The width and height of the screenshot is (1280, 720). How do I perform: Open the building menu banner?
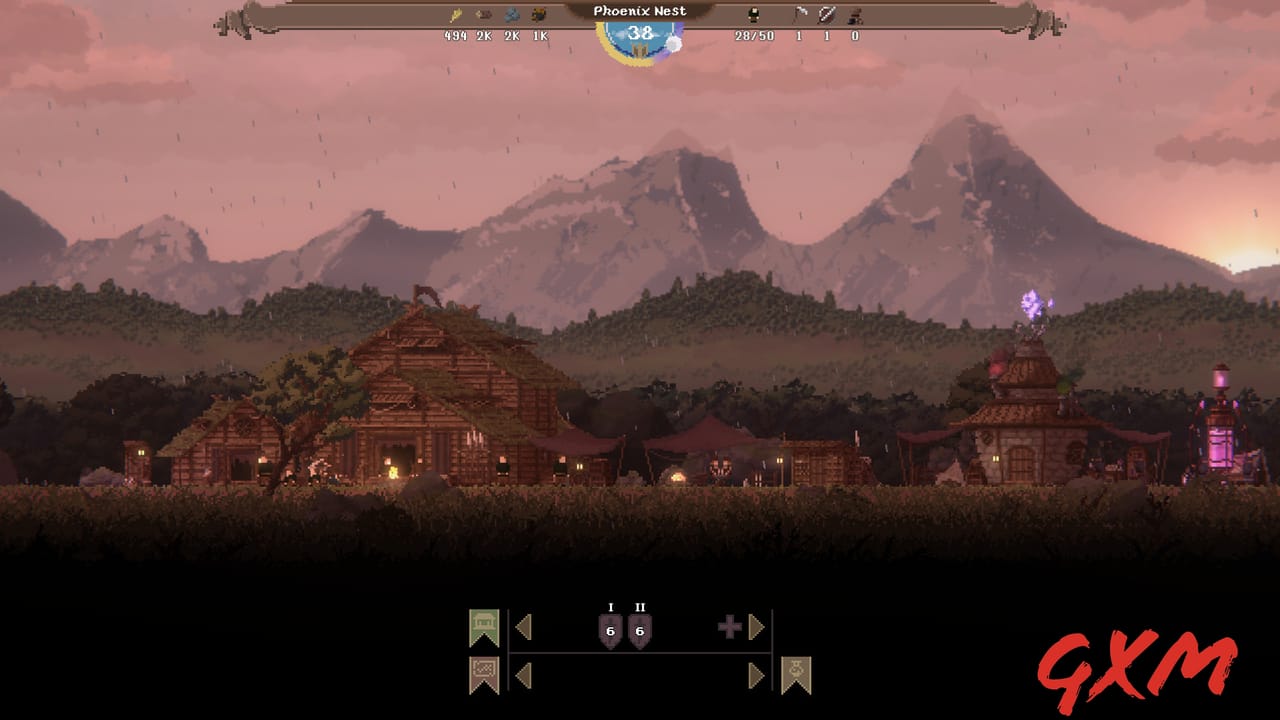click(x=483, y=625)
